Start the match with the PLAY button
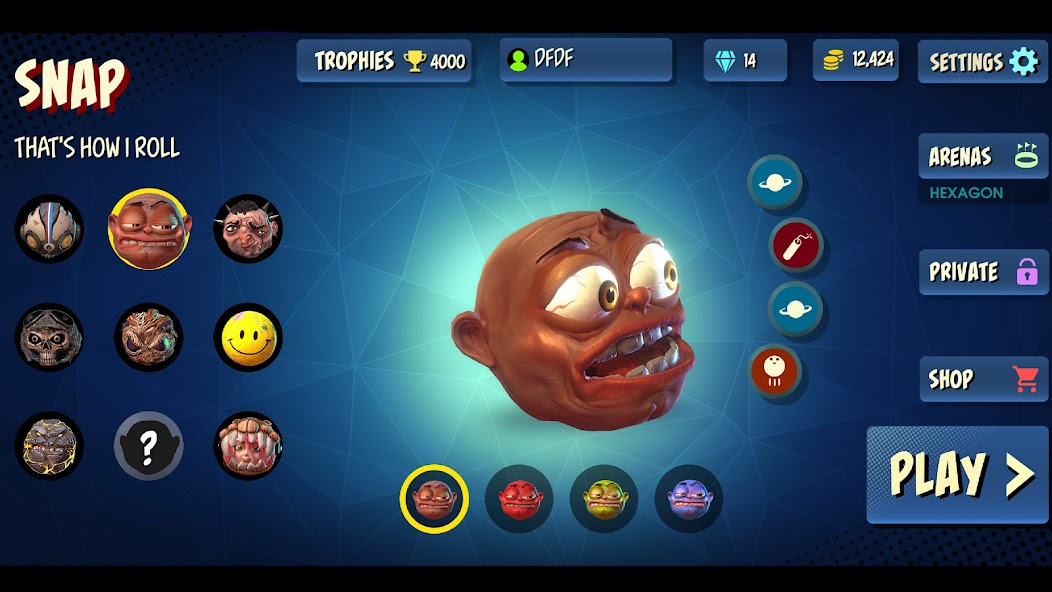The image size is (1052, 592). click(x=957, y=474)
